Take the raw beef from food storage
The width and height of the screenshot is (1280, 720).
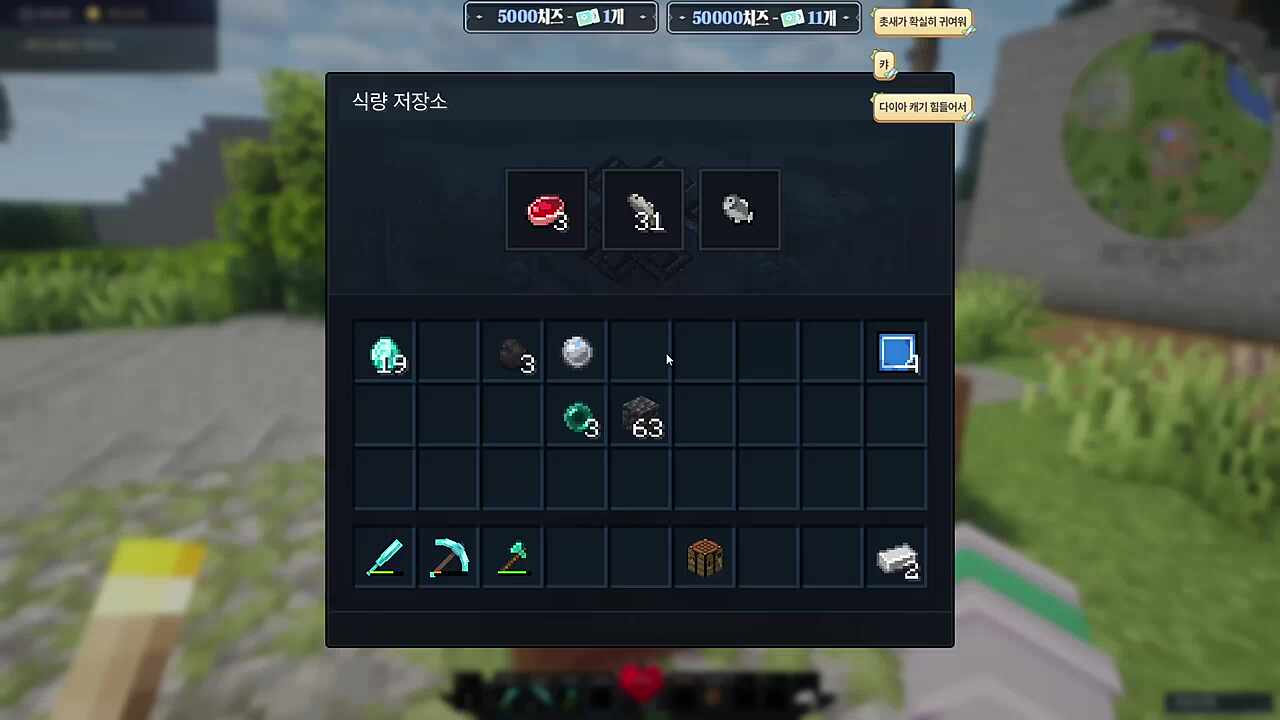click(x=546, y=209)
